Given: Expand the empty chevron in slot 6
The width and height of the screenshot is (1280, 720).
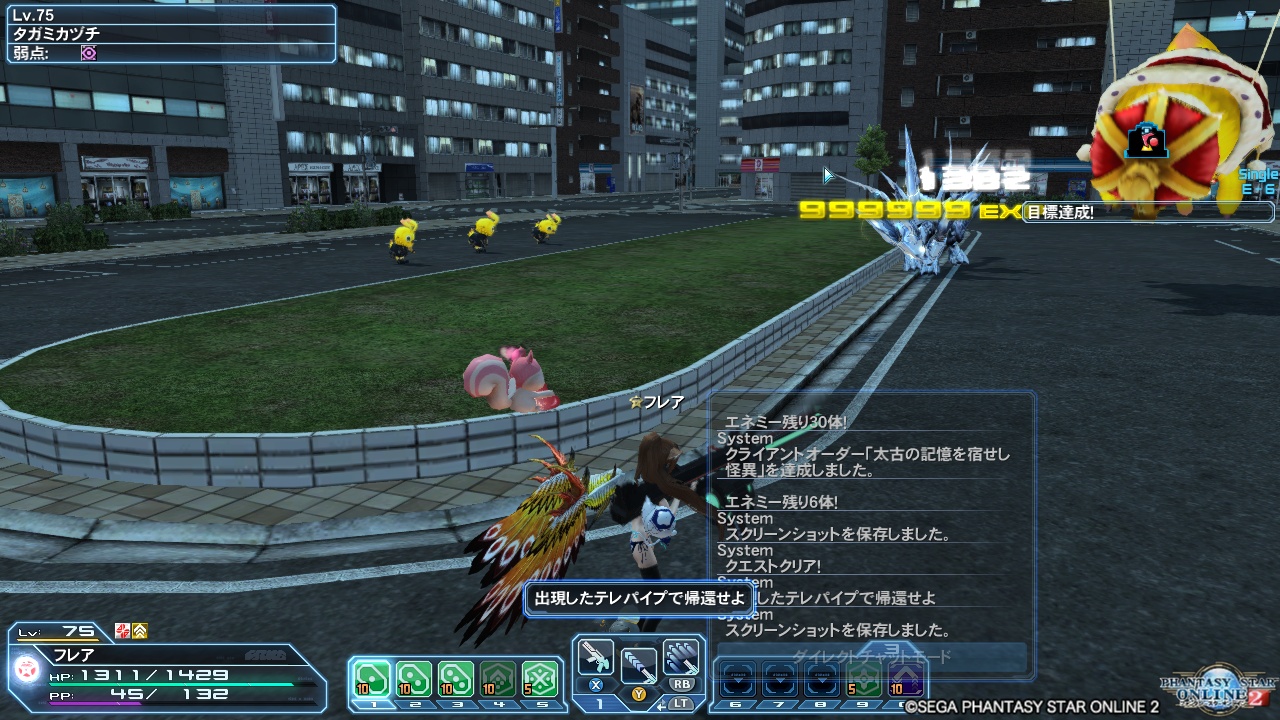Looking at the screenshot, I should click(x=737, y=678).
